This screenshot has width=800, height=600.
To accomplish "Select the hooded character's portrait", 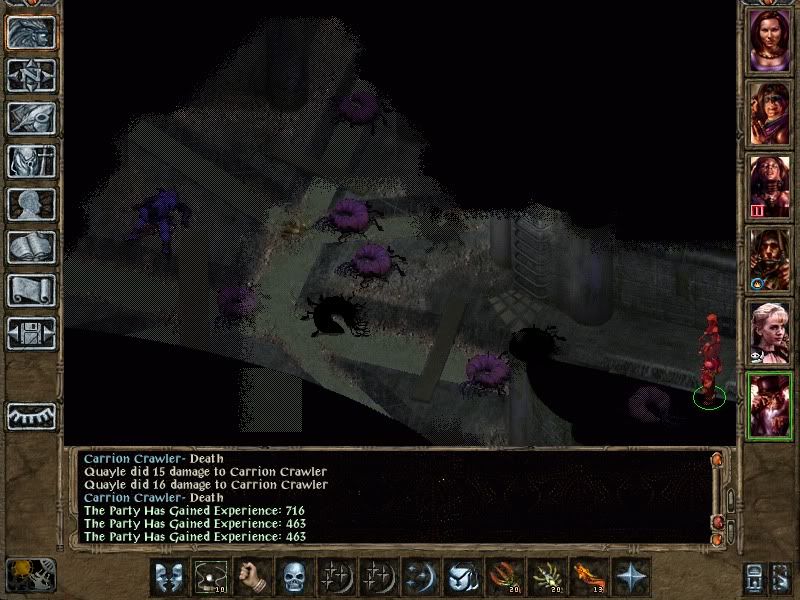I will click(x=770, y=259).
